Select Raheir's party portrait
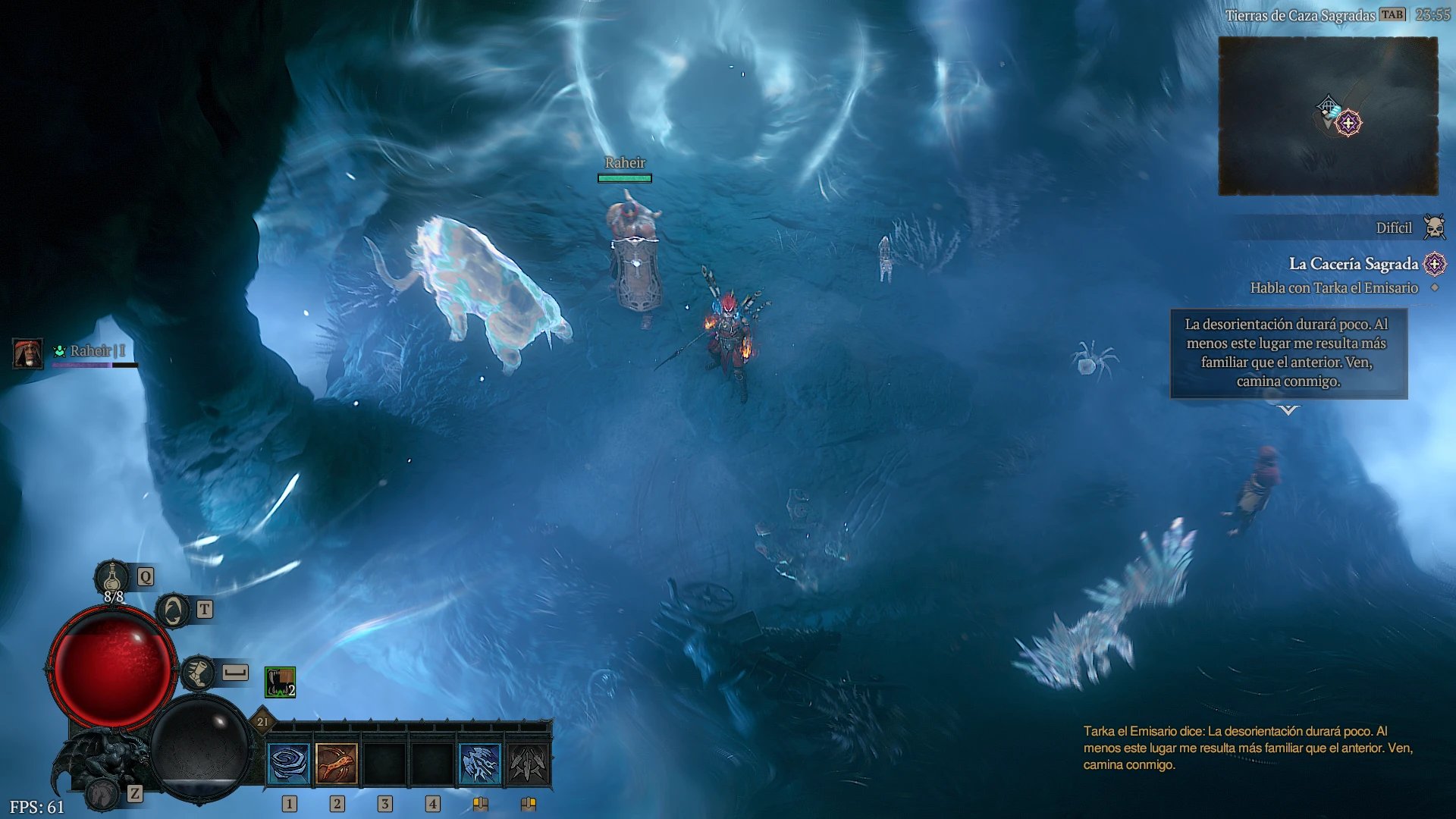The height and width of the screenshot is (819, 1456). [28, 353]
